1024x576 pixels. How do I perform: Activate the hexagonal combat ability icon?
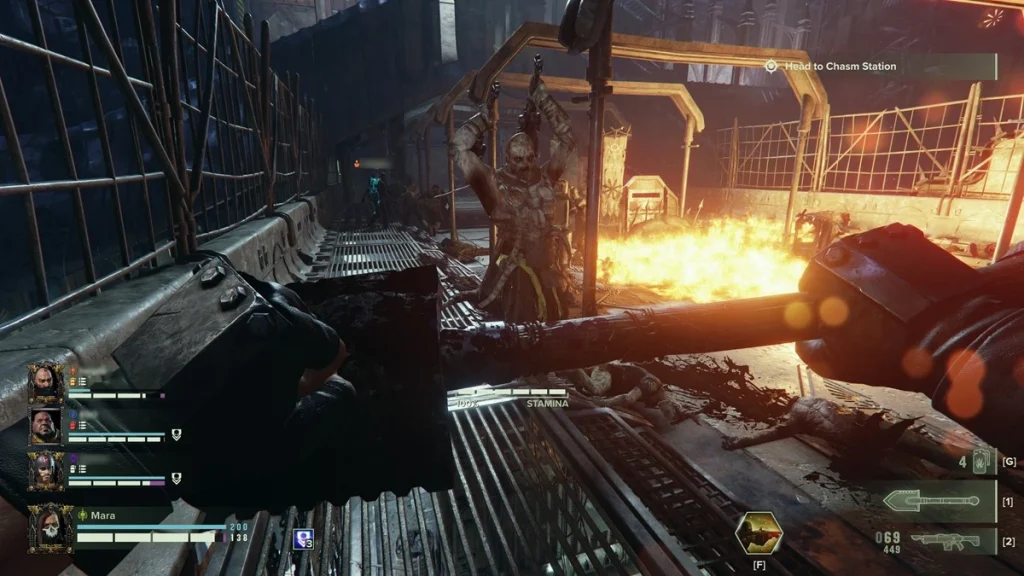(756, 532)
